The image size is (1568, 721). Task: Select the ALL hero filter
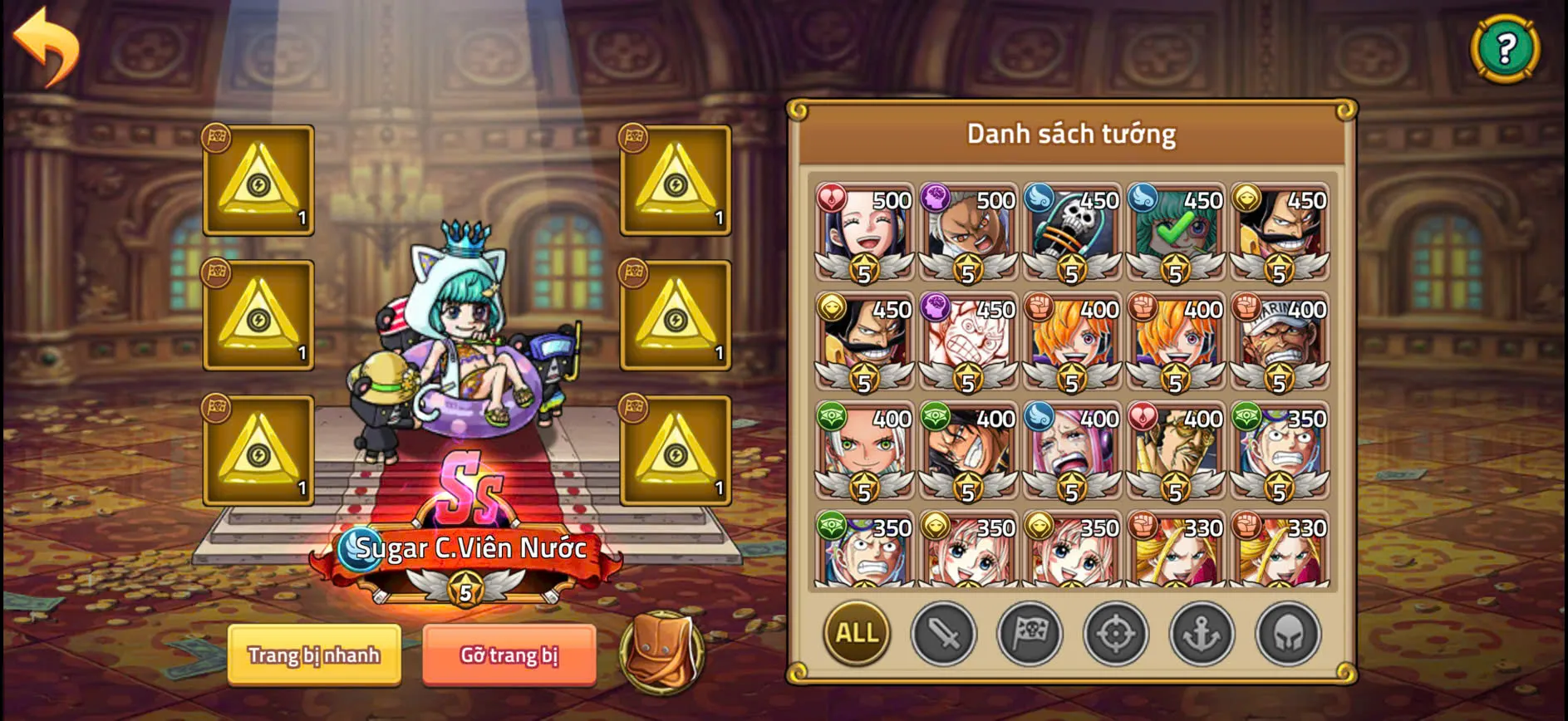[x=857, y=634]
